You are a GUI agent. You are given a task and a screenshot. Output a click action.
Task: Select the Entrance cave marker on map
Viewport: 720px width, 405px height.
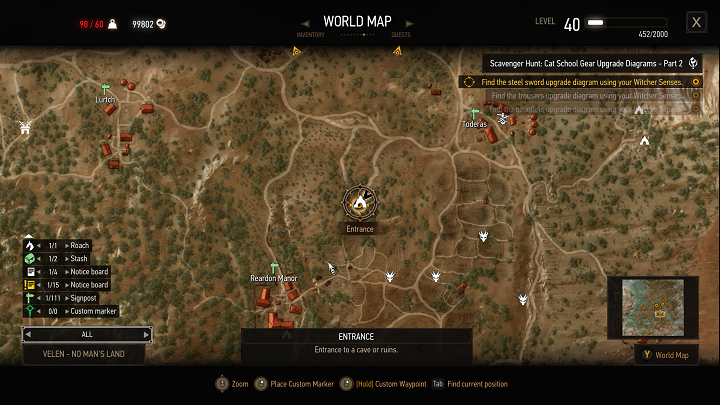(x=359, y=203)
